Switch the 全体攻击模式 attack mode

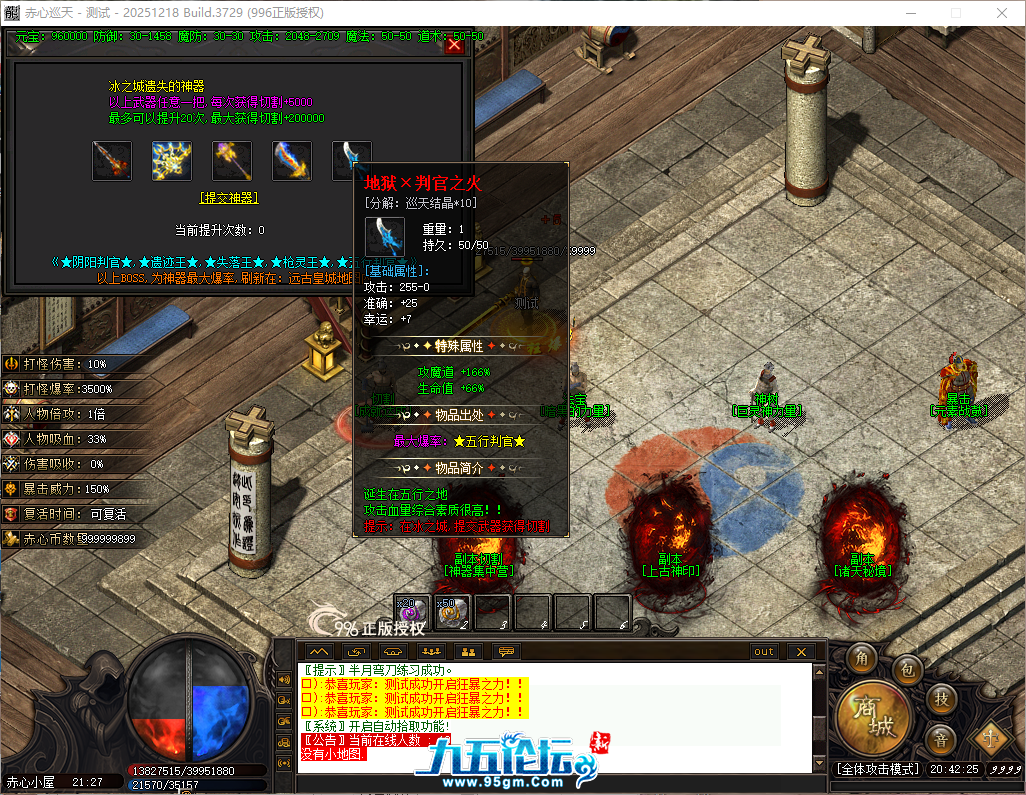[878, 769]
